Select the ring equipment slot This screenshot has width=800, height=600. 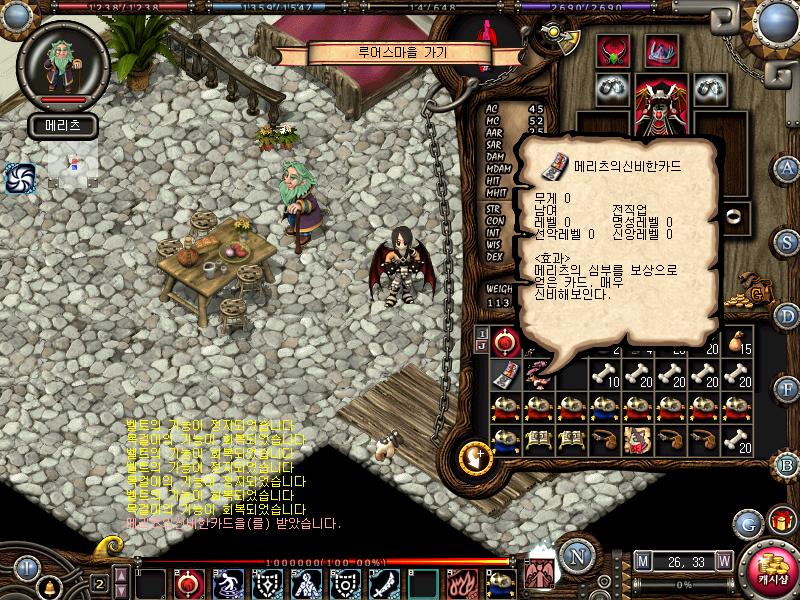pos(737,216)
